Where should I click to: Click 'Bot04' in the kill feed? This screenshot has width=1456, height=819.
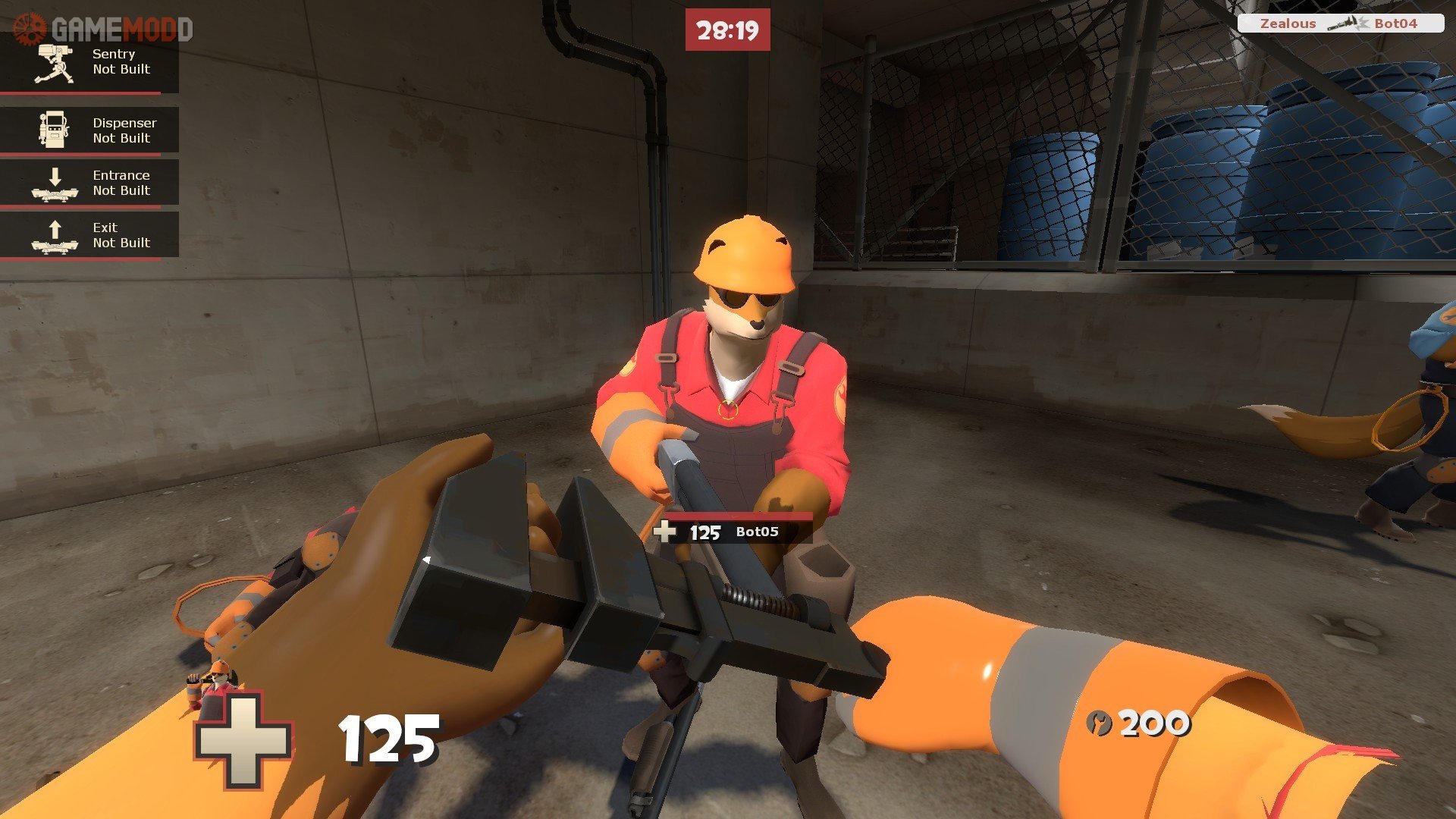pos(1403,23)
